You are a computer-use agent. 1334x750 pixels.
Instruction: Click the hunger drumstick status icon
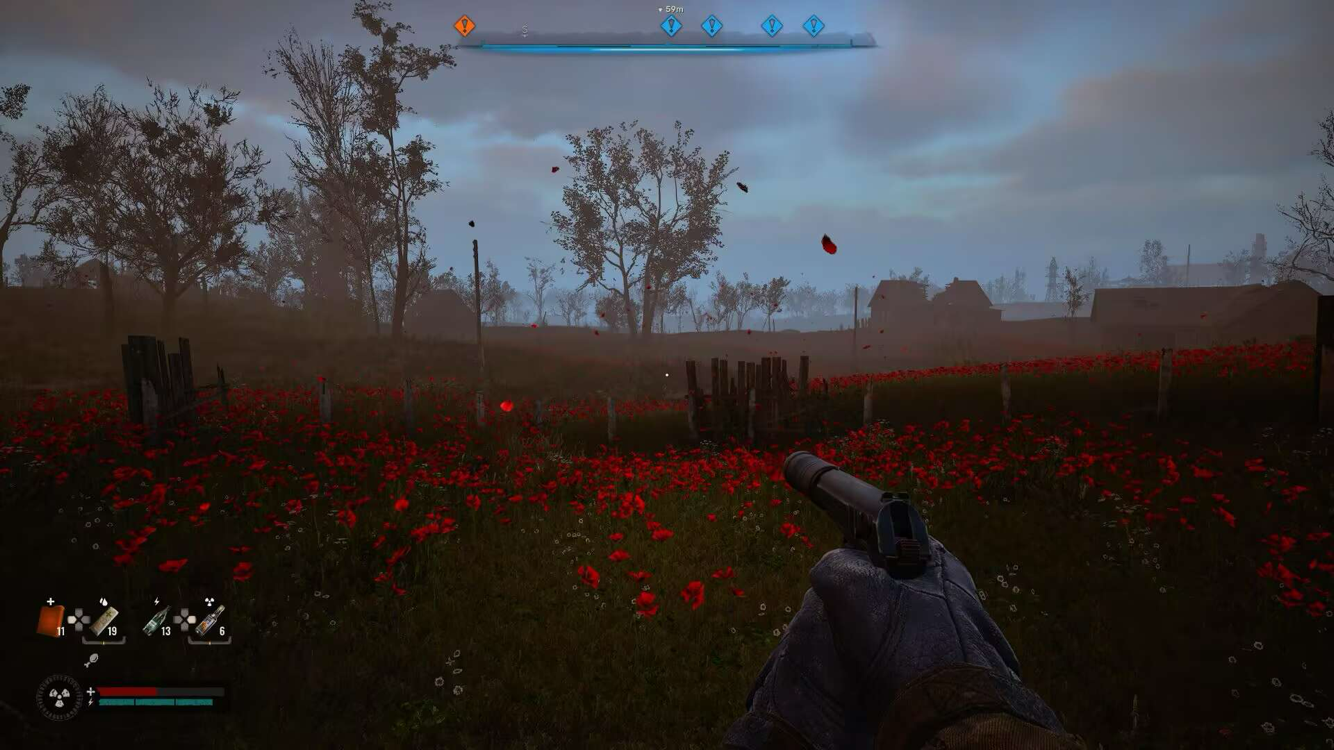click(92, 660)
